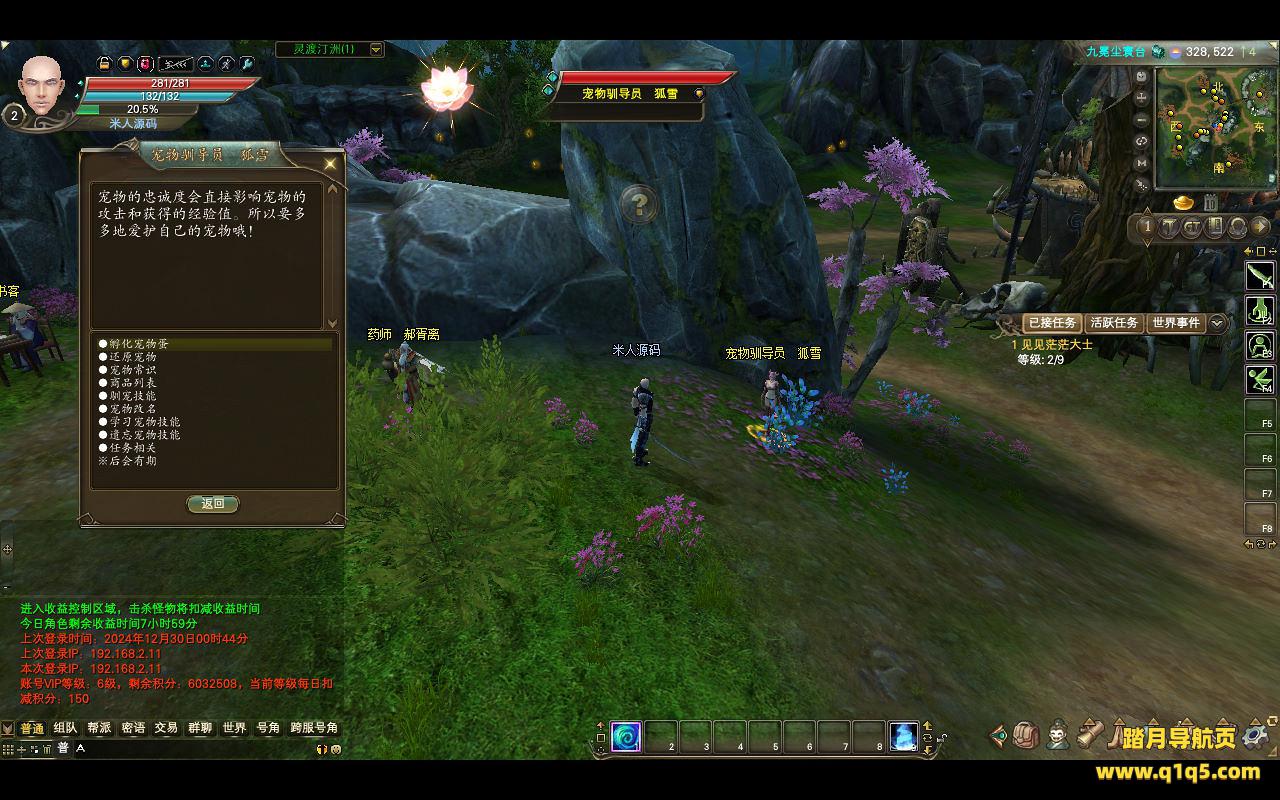Select the 组队 chat tab

(x=65, y=728)
